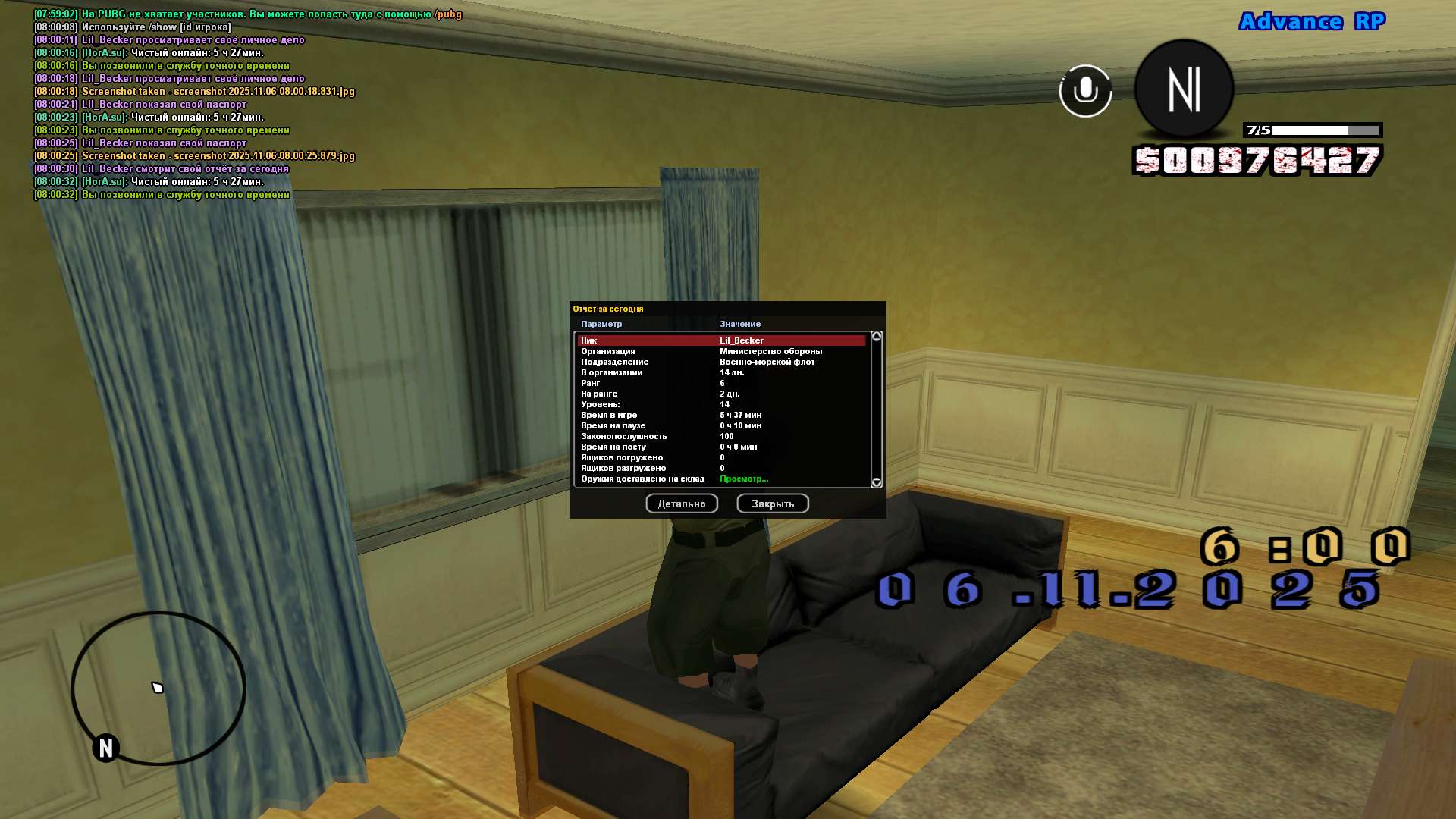Select the Организация row
This screenshot has width=1456, height=819.
click(720, 351)
